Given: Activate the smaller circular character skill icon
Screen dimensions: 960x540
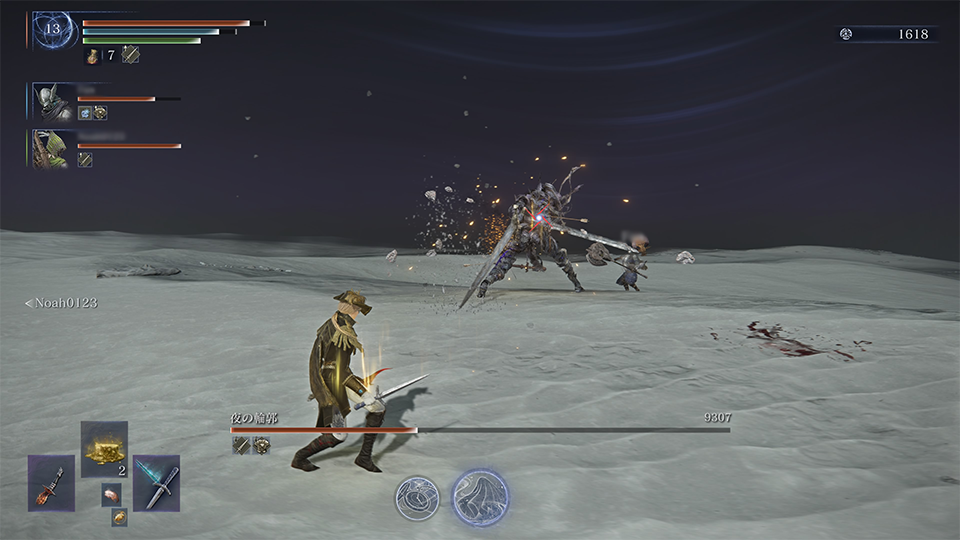Looking at the screenshot, I should coord(416,497).
